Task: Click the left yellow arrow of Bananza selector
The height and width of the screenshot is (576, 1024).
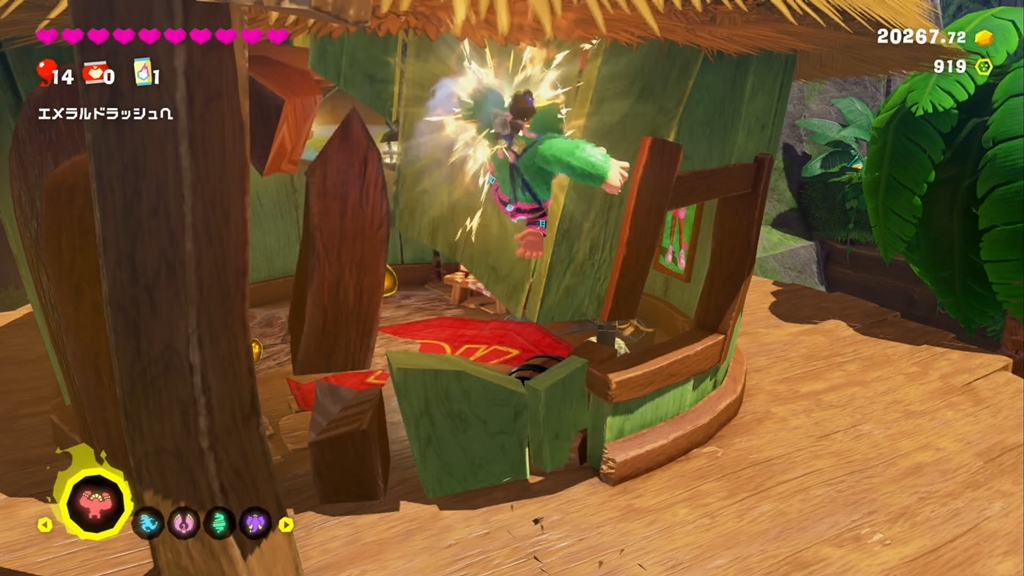Action: [45, 524]
